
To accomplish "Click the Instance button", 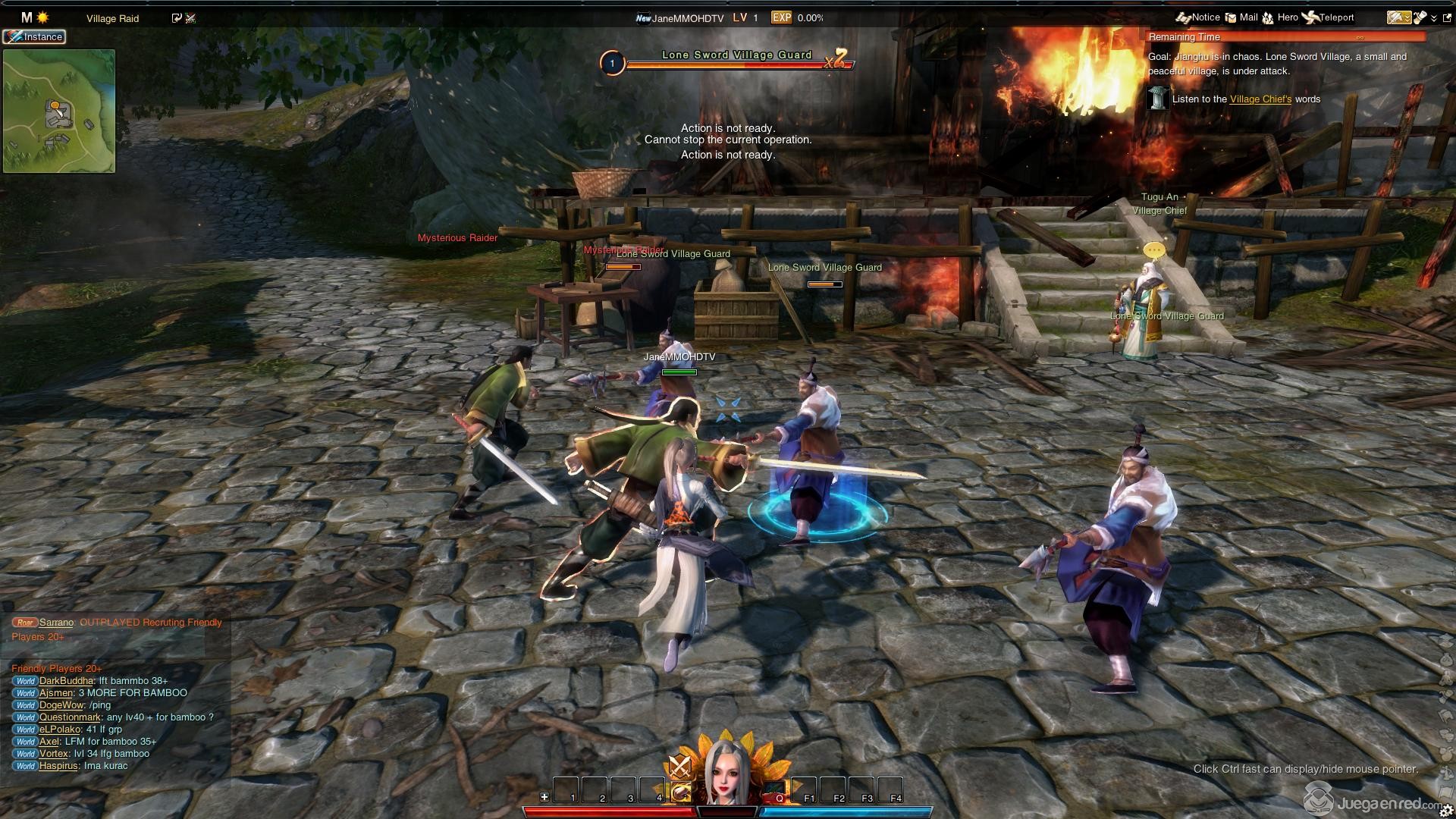I will [34, 36].
